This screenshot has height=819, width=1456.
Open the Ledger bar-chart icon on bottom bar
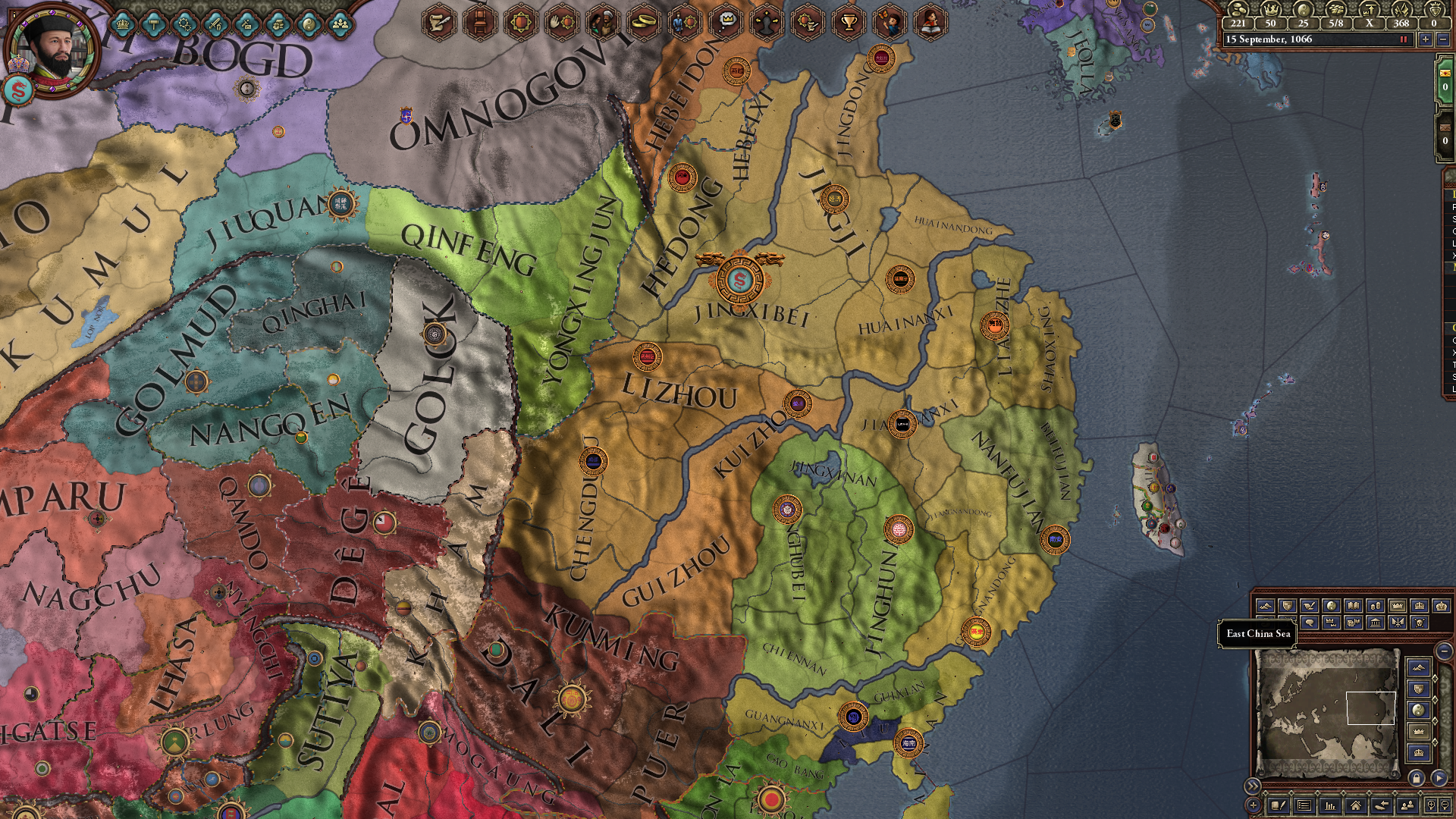click(1329, 806)
